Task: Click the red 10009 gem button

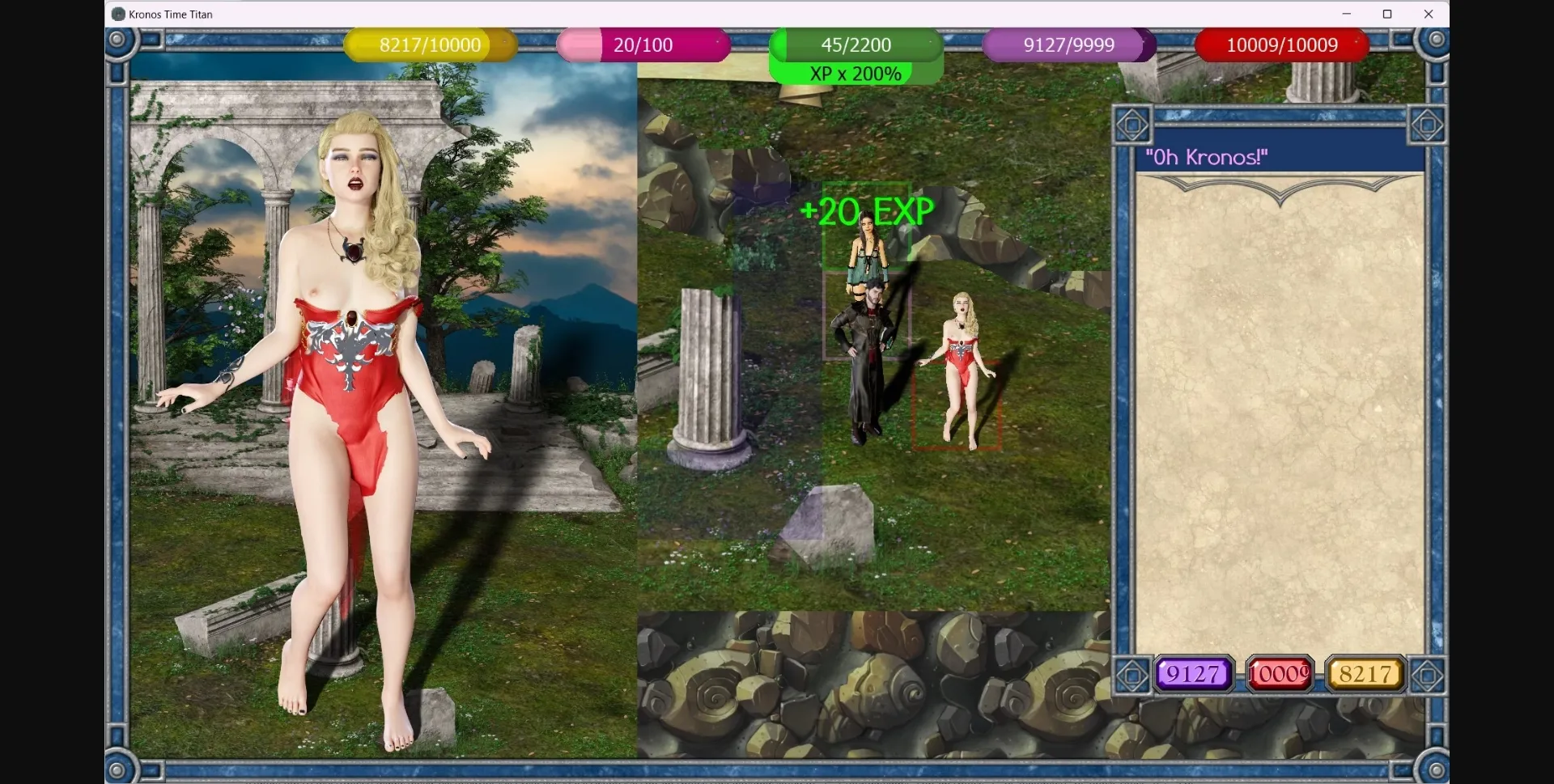Action: [1279, 673]
